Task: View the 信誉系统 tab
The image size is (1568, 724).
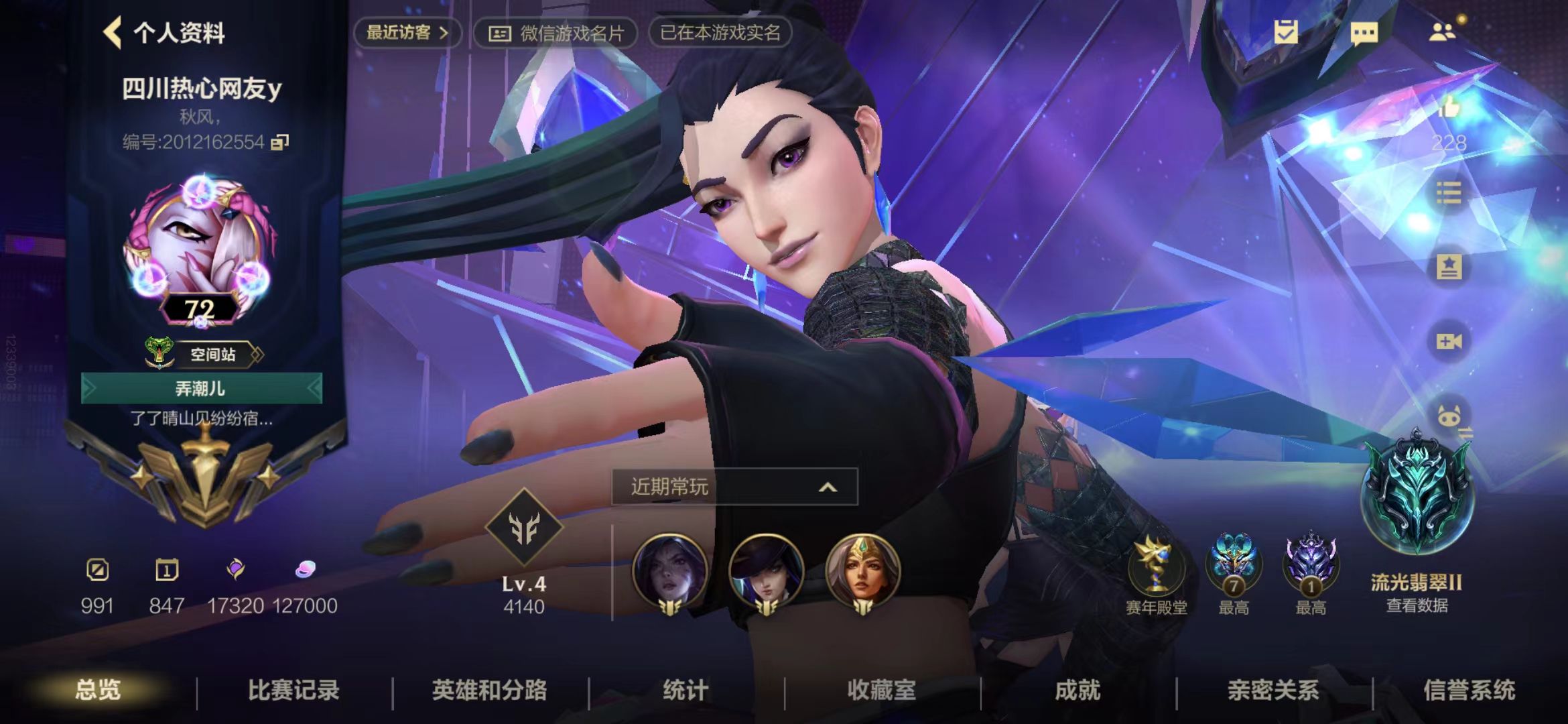Action: (x=1469, y=690)
